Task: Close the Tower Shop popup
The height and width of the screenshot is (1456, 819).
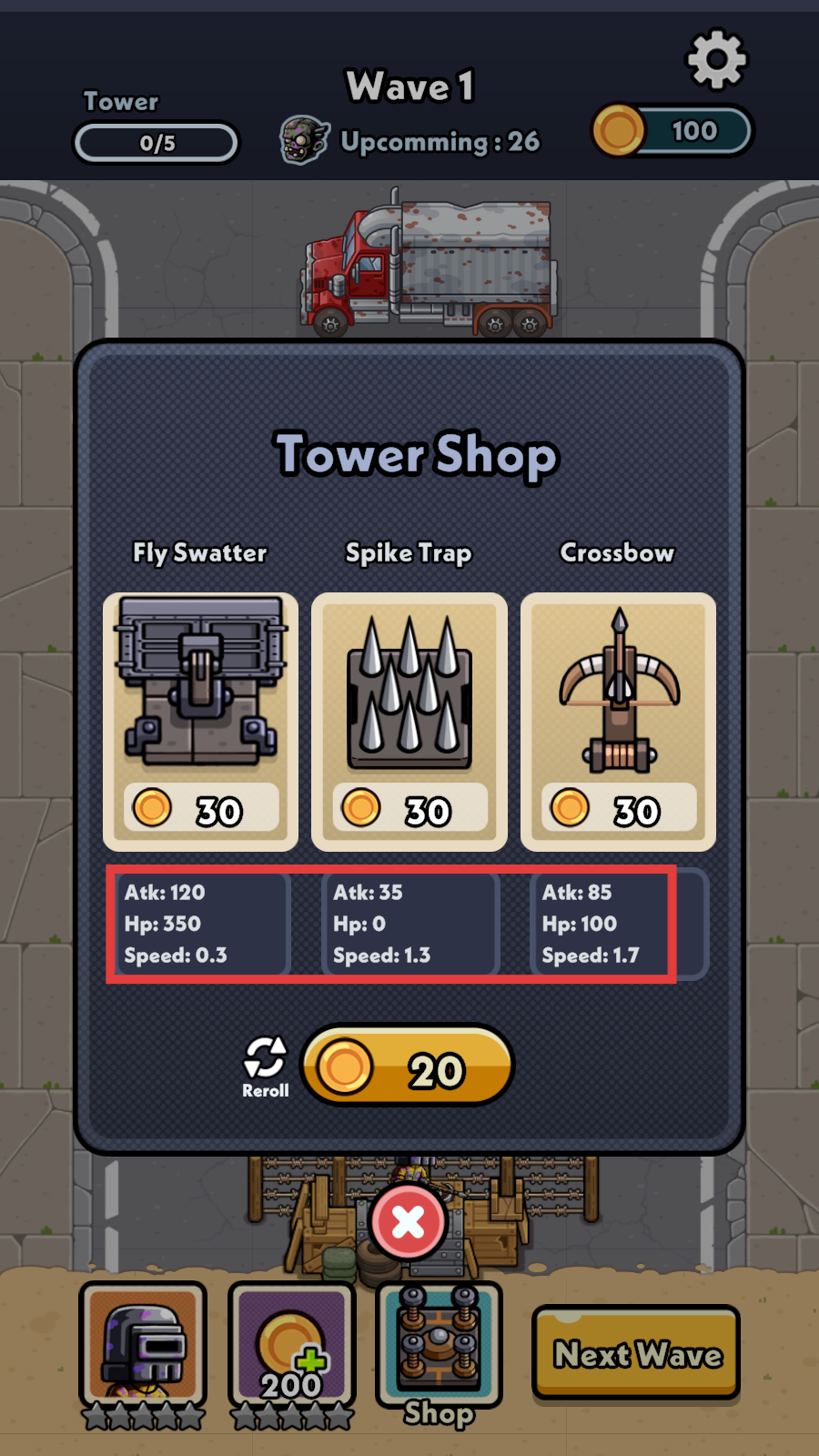Action: pos(408,1222)
